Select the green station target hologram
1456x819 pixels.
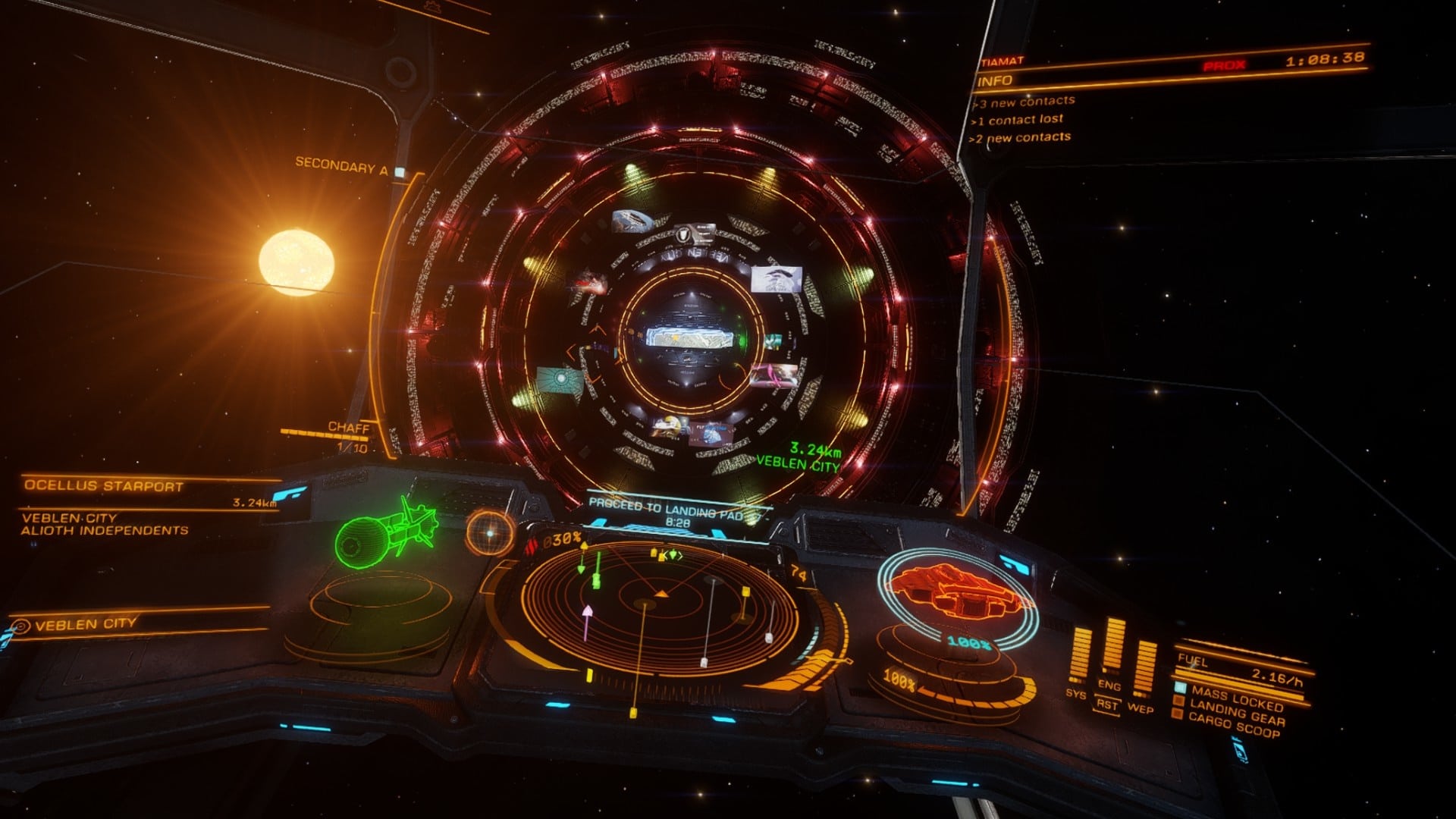(385, 530)
